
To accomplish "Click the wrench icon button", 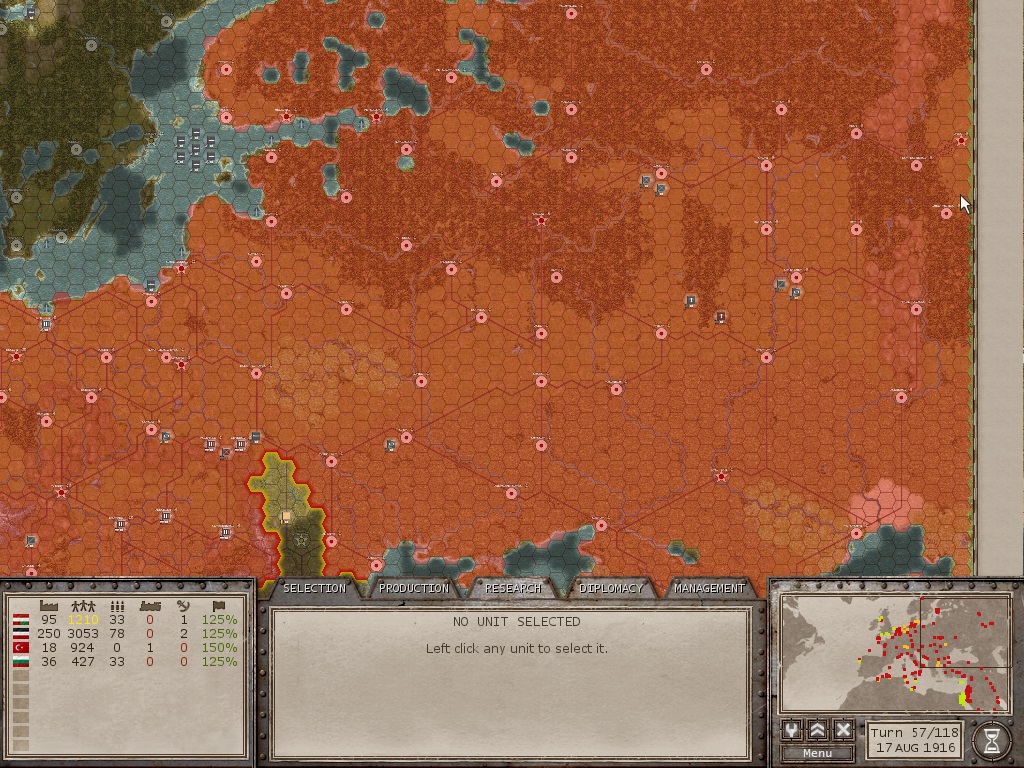I will 793,730.
